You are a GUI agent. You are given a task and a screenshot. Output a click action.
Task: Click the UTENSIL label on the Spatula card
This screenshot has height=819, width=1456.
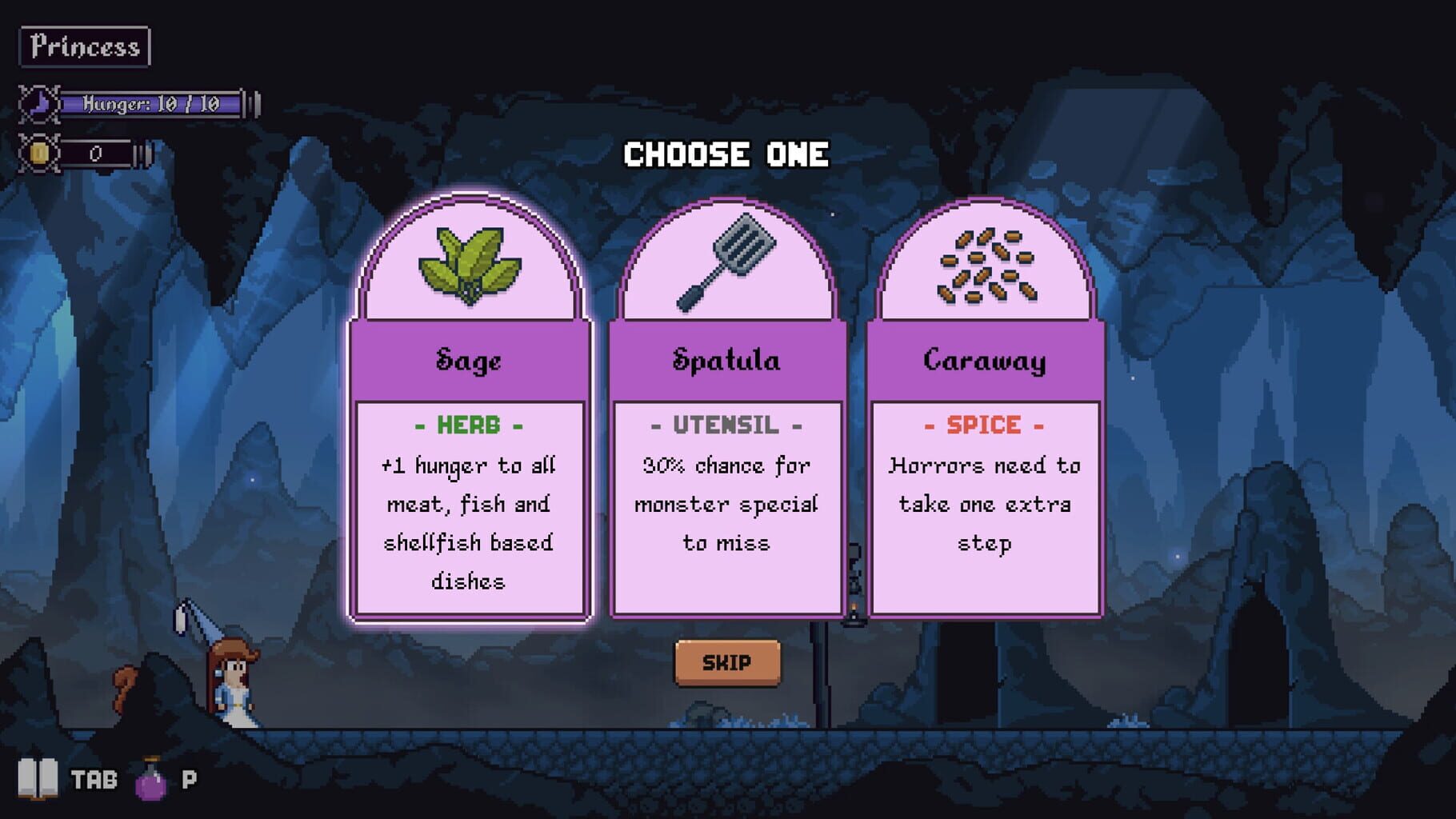tap(726, 425)
